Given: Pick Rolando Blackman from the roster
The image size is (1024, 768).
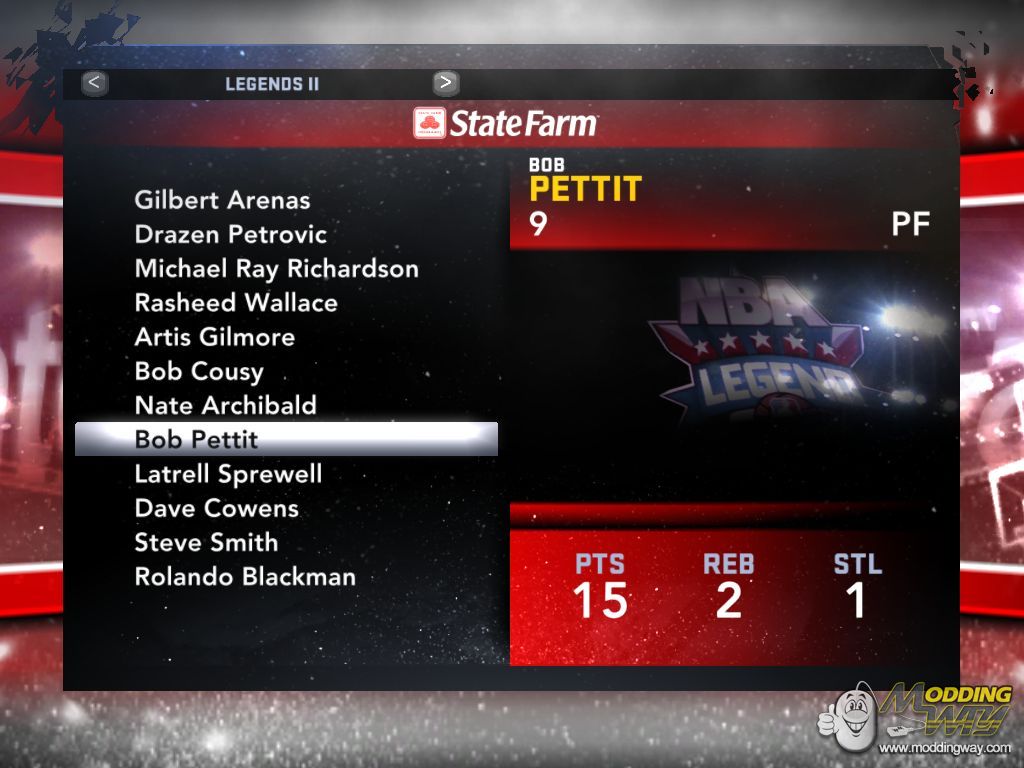Looking at the screenshot, I should pyautogui.click(x=245, y=577).
